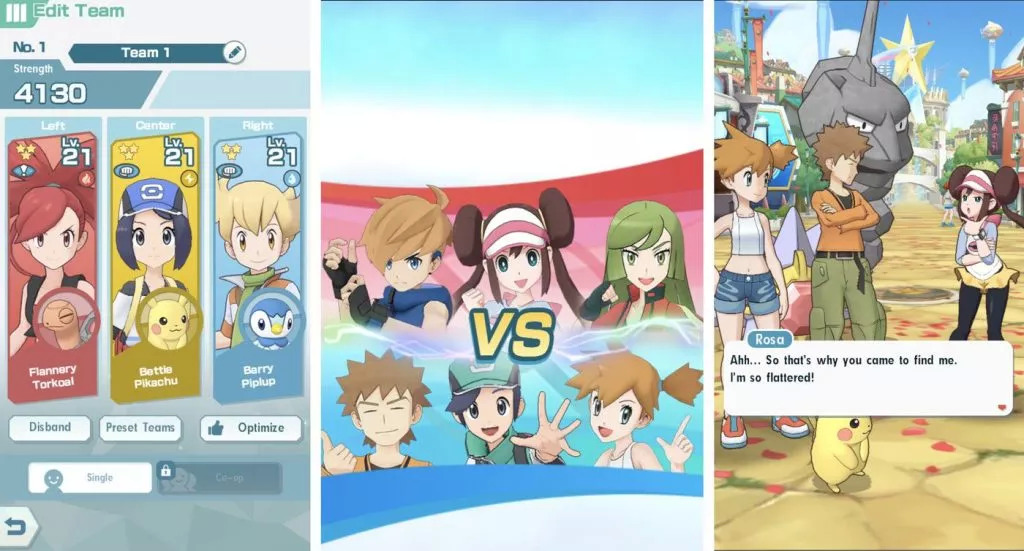
Task: Go back with the arrow button
Action: tap(17, 526)
